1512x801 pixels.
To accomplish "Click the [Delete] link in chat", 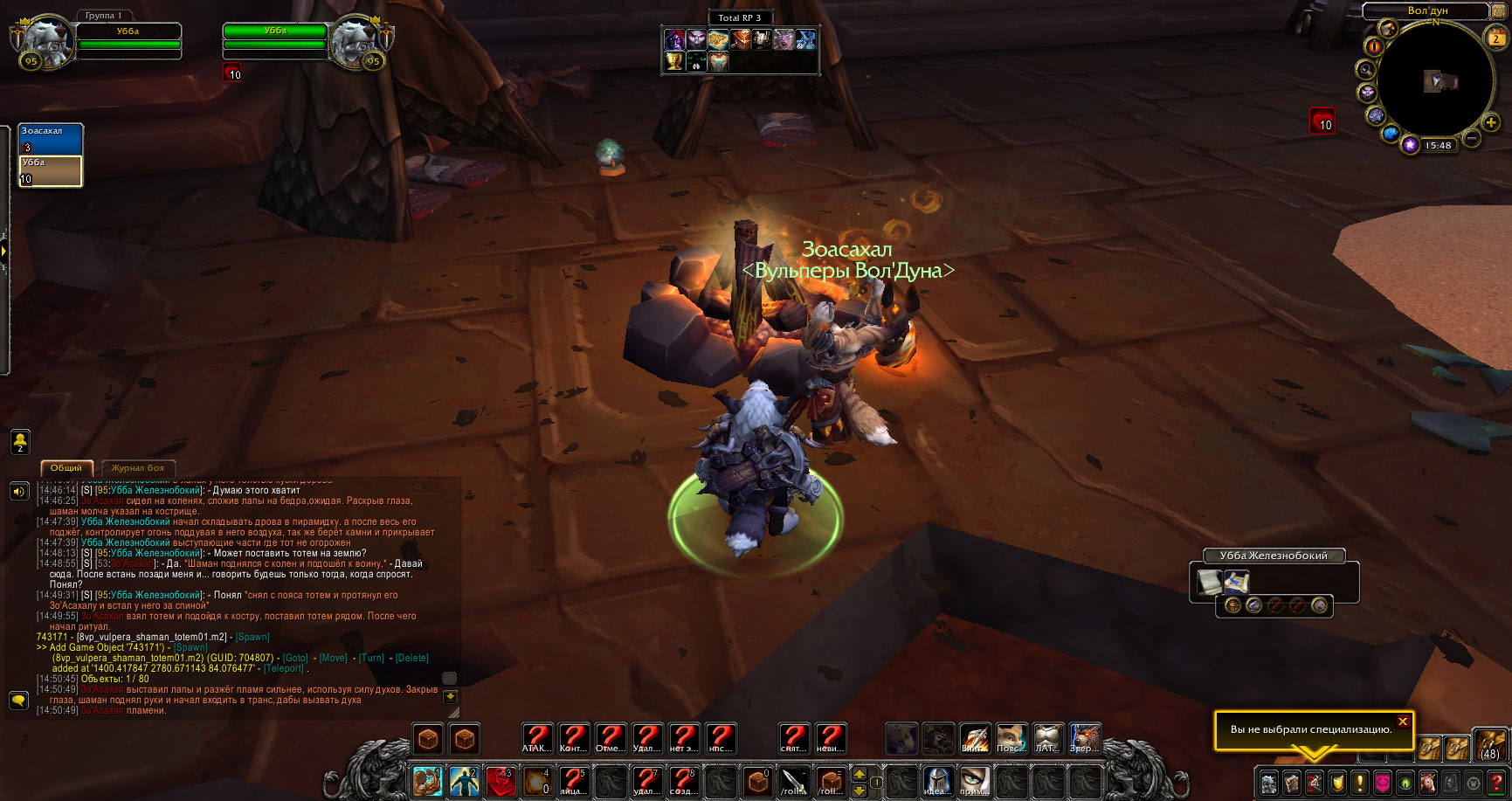I will [411, 658].
